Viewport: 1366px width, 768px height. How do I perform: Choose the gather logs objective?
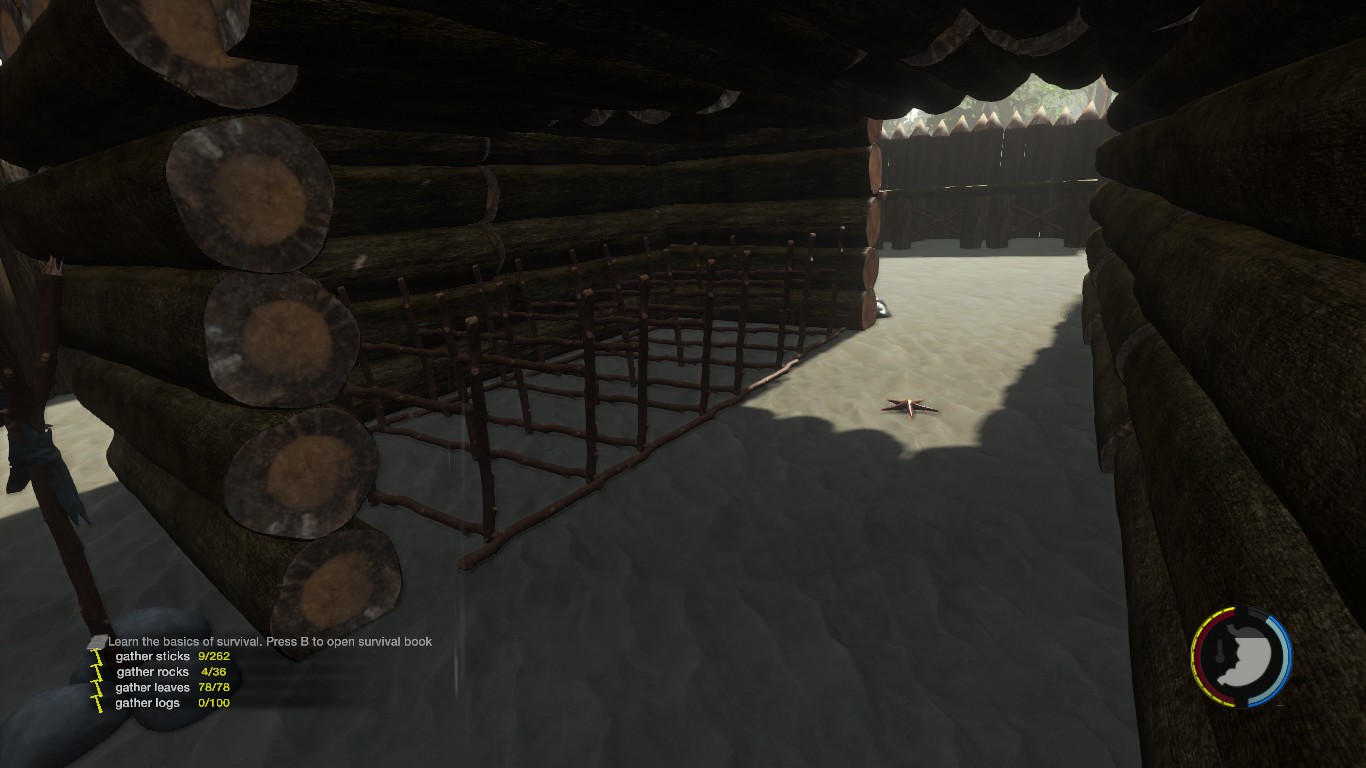click(x=148, y=703)
